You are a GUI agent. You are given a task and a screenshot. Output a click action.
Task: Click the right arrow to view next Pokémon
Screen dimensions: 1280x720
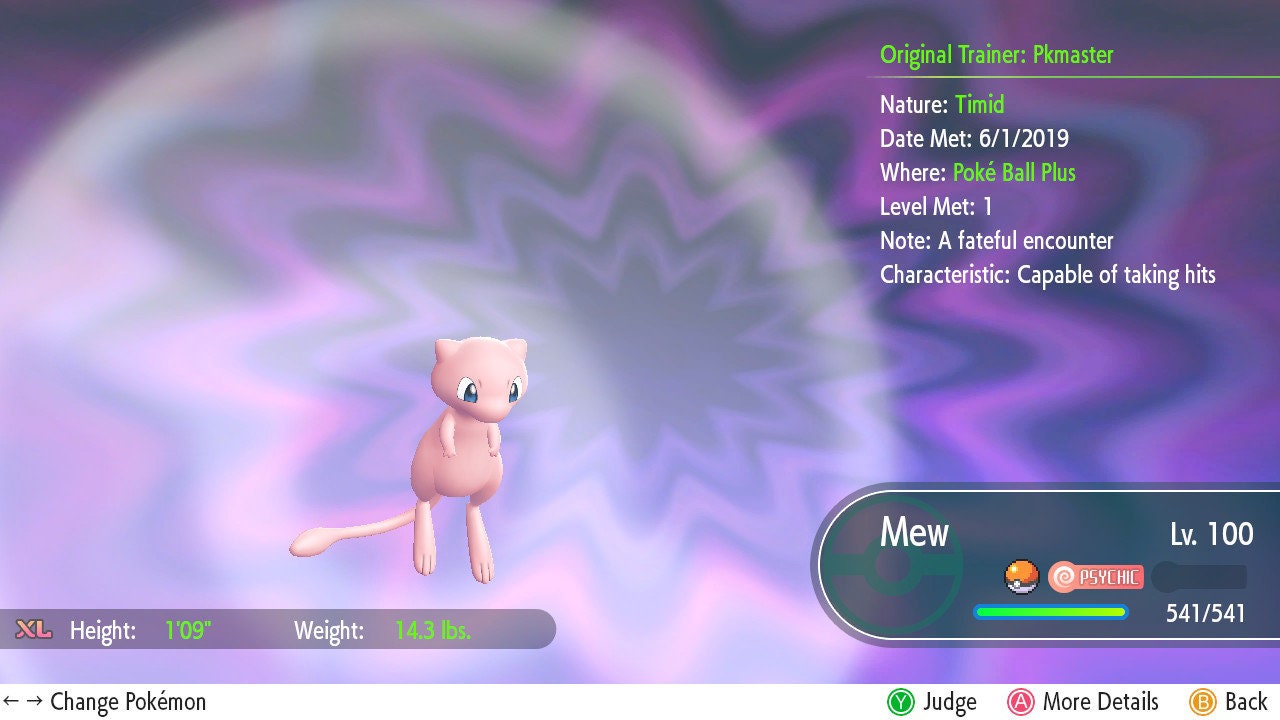[x=37, y=701]
